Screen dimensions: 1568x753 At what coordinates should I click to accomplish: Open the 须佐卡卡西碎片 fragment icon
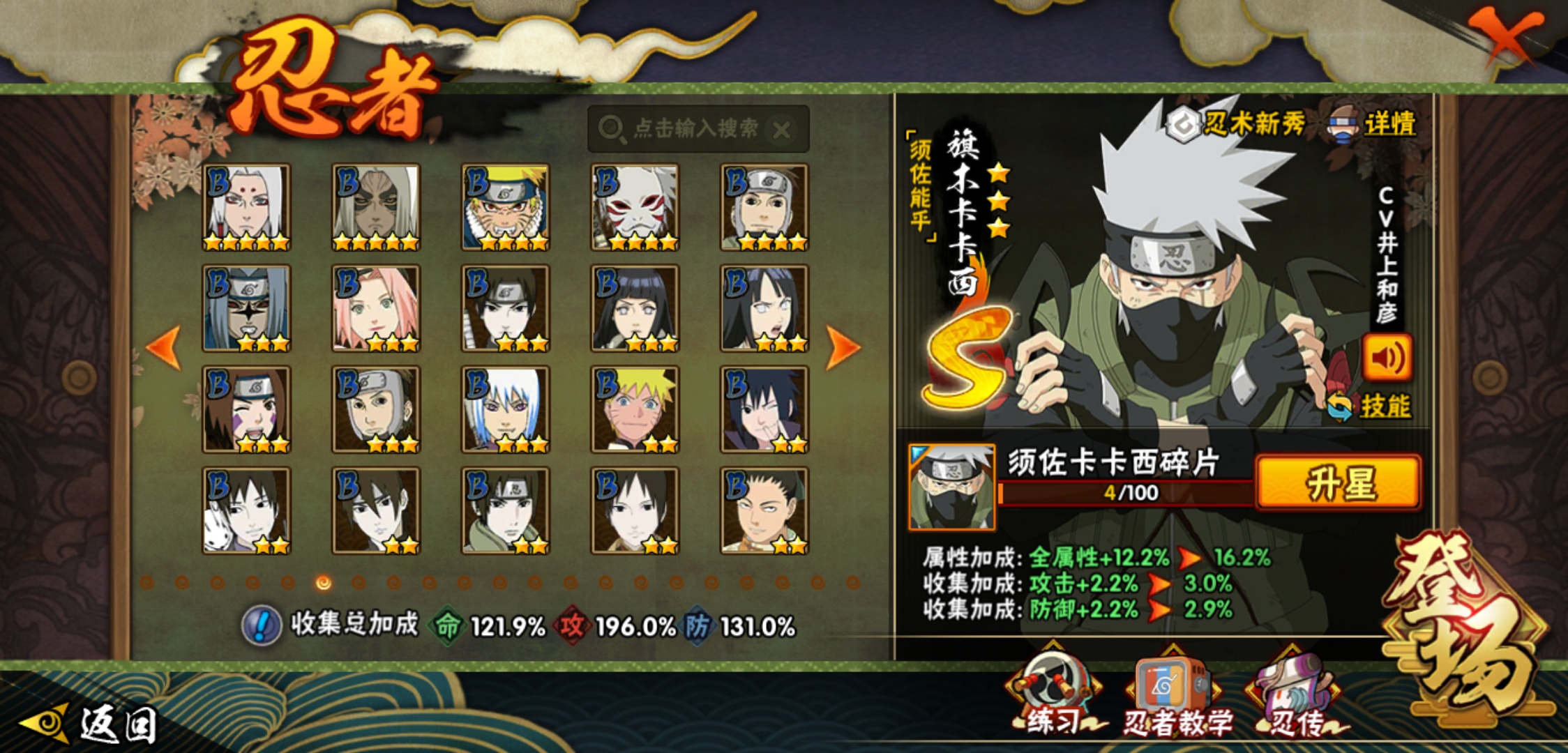tap(951, 487)
